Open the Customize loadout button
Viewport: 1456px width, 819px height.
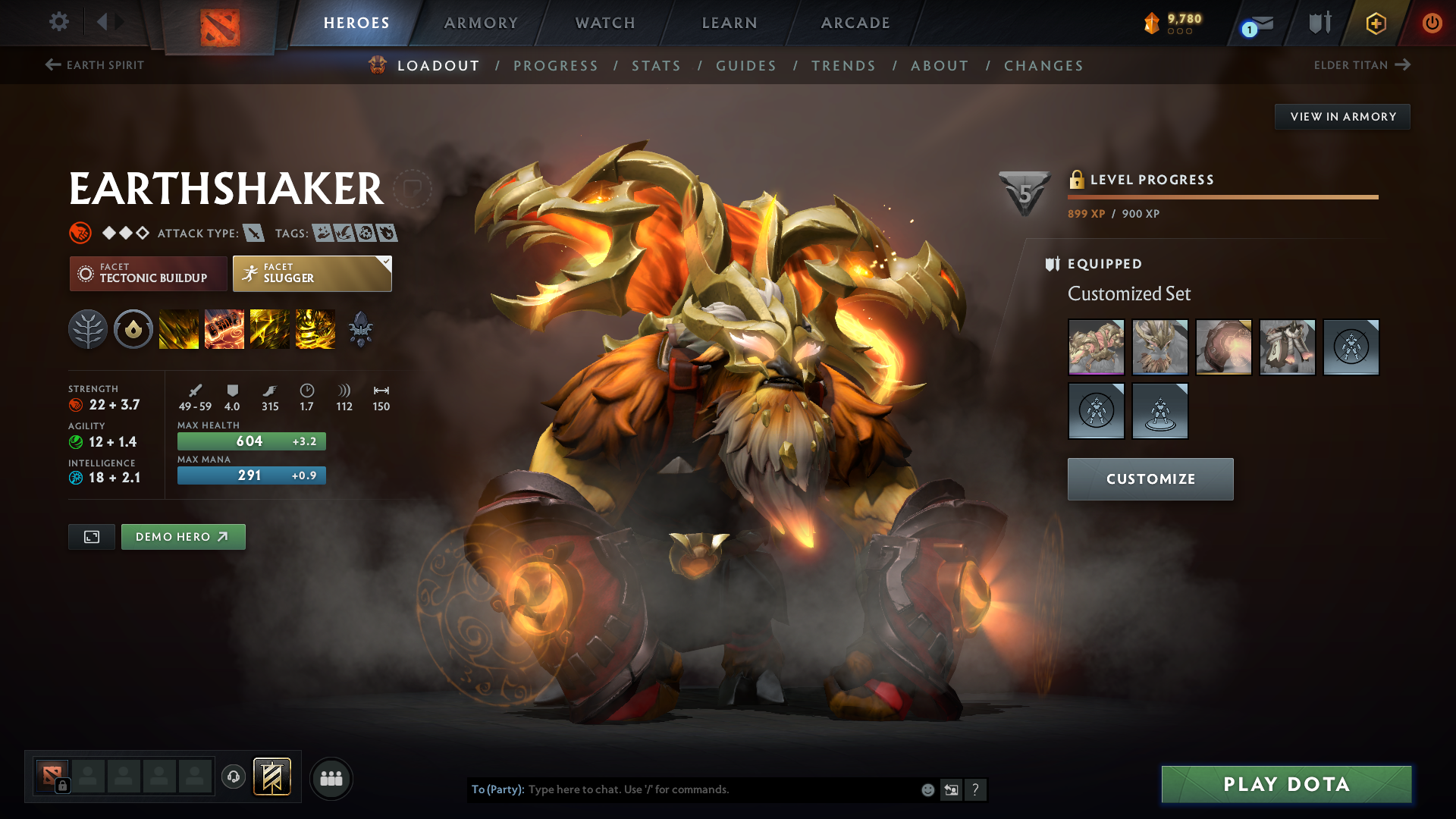click(x=1150, y=479)
